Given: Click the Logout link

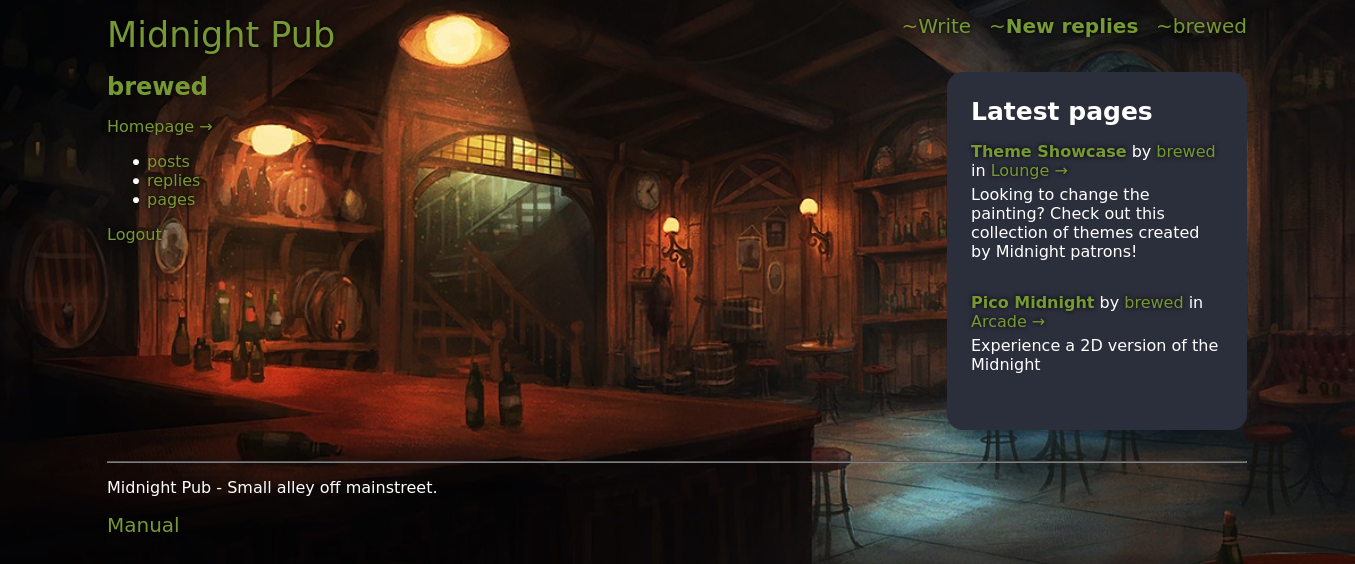Looking at the screenshot, I should 134,234.
